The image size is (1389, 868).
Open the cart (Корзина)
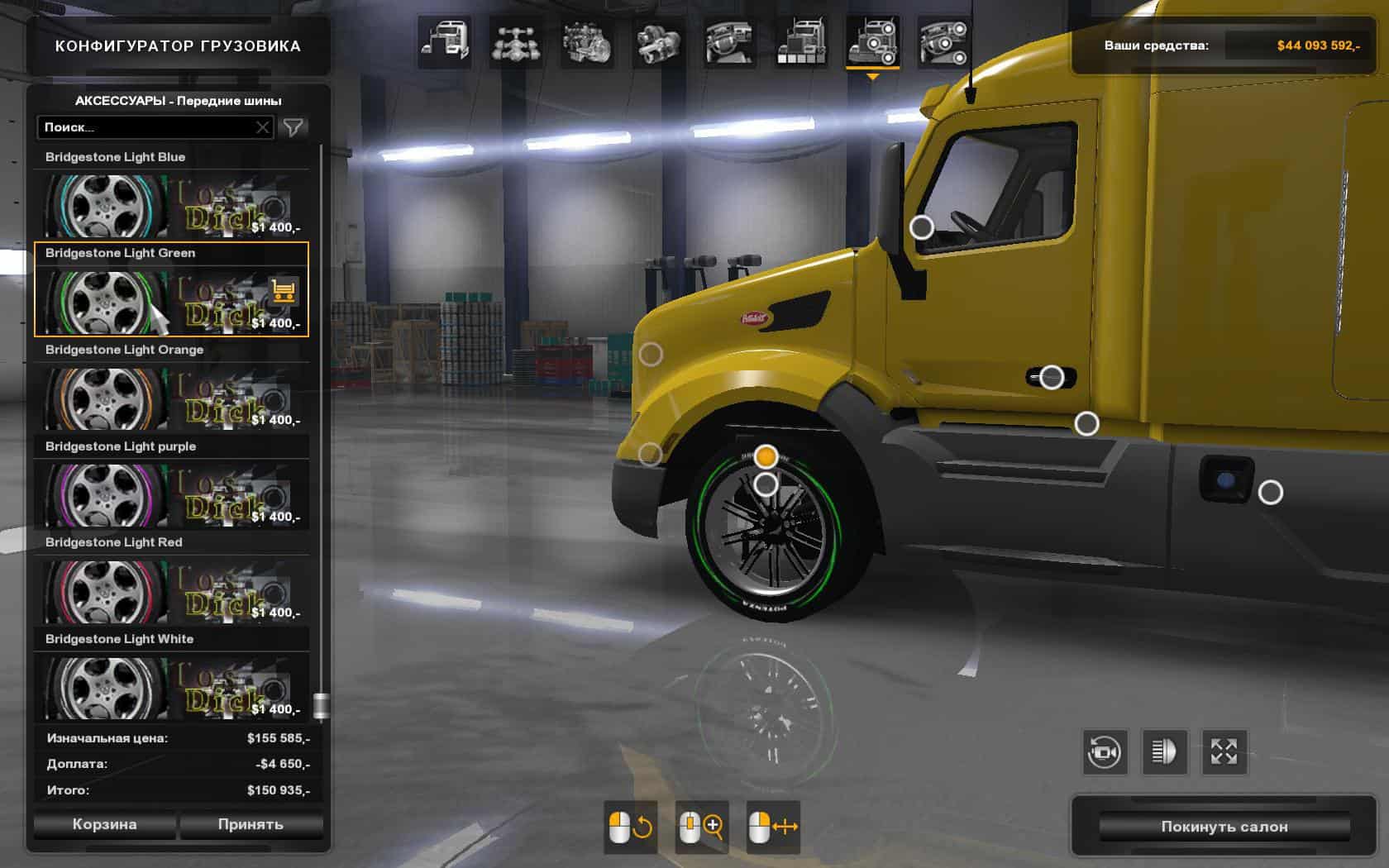(104, 824)
